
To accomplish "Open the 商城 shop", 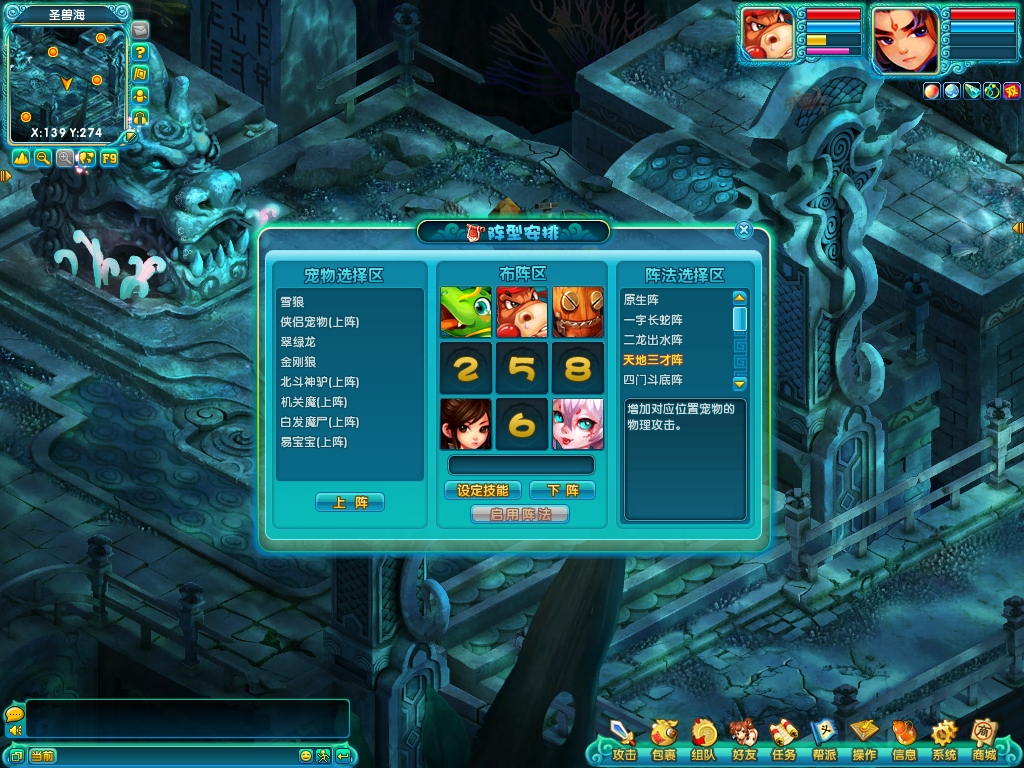I will 984,740.
